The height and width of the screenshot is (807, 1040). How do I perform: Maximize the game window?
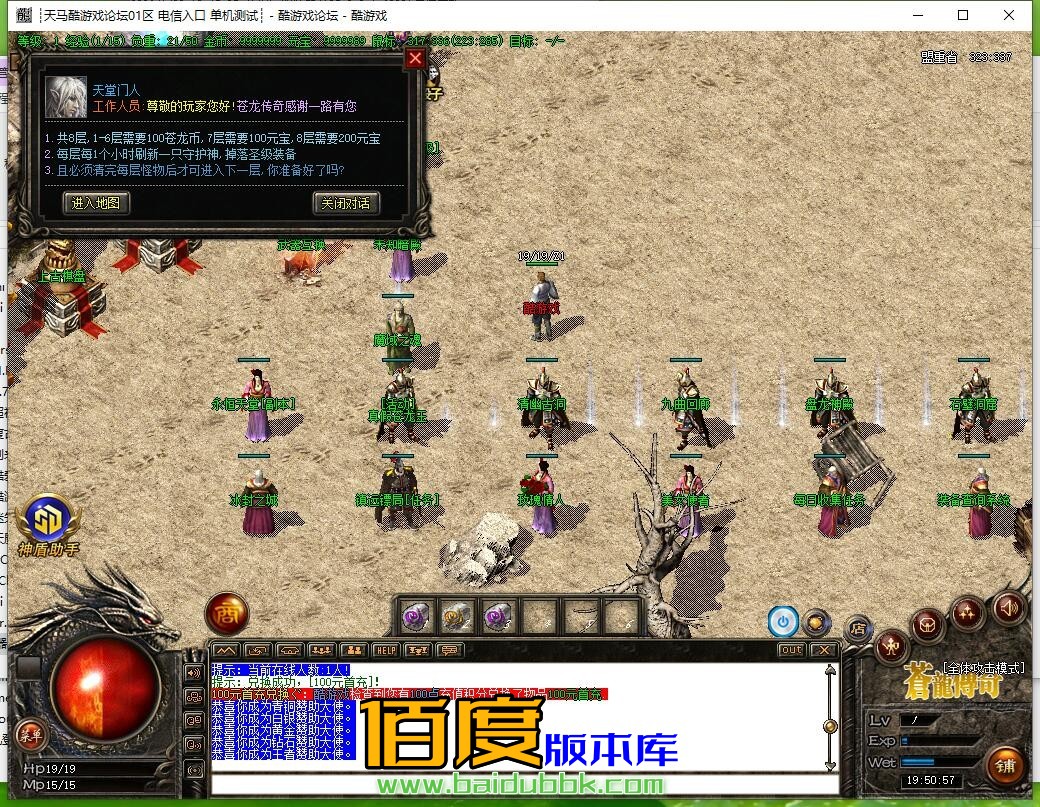click(x=963, y=15)
